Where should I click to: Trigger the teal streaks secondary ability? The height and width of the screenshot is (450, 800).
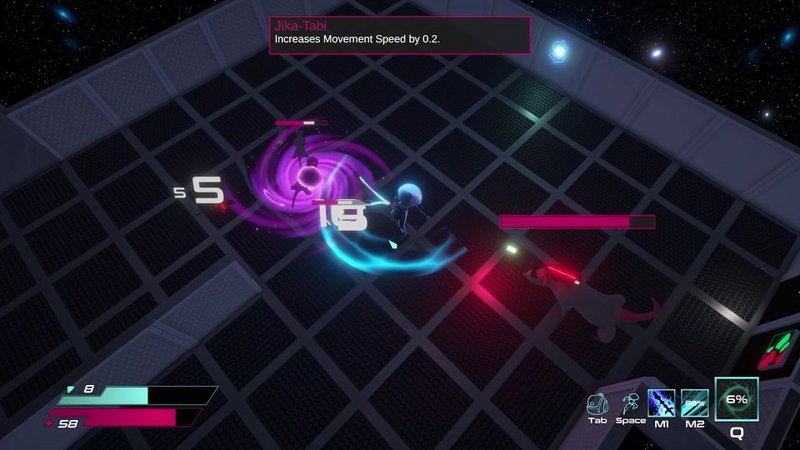(x=694, y=403)
